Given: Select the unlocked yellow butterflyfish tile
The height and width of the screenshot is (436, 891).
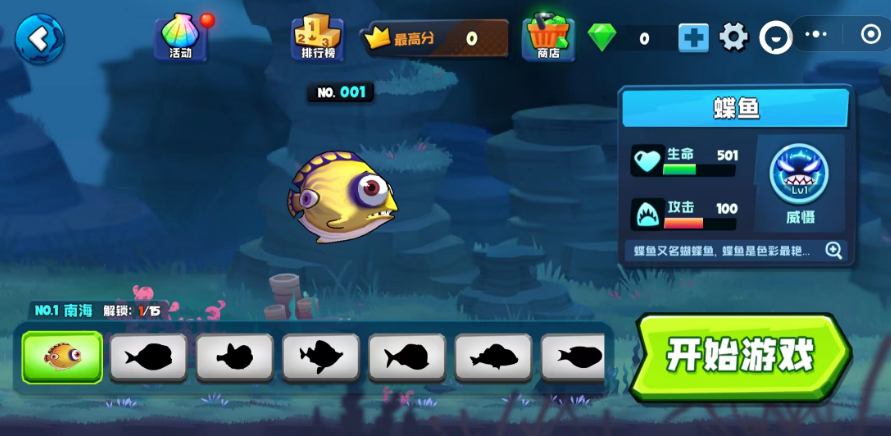Looking at the screenshot, I should [x=62, y=357].
